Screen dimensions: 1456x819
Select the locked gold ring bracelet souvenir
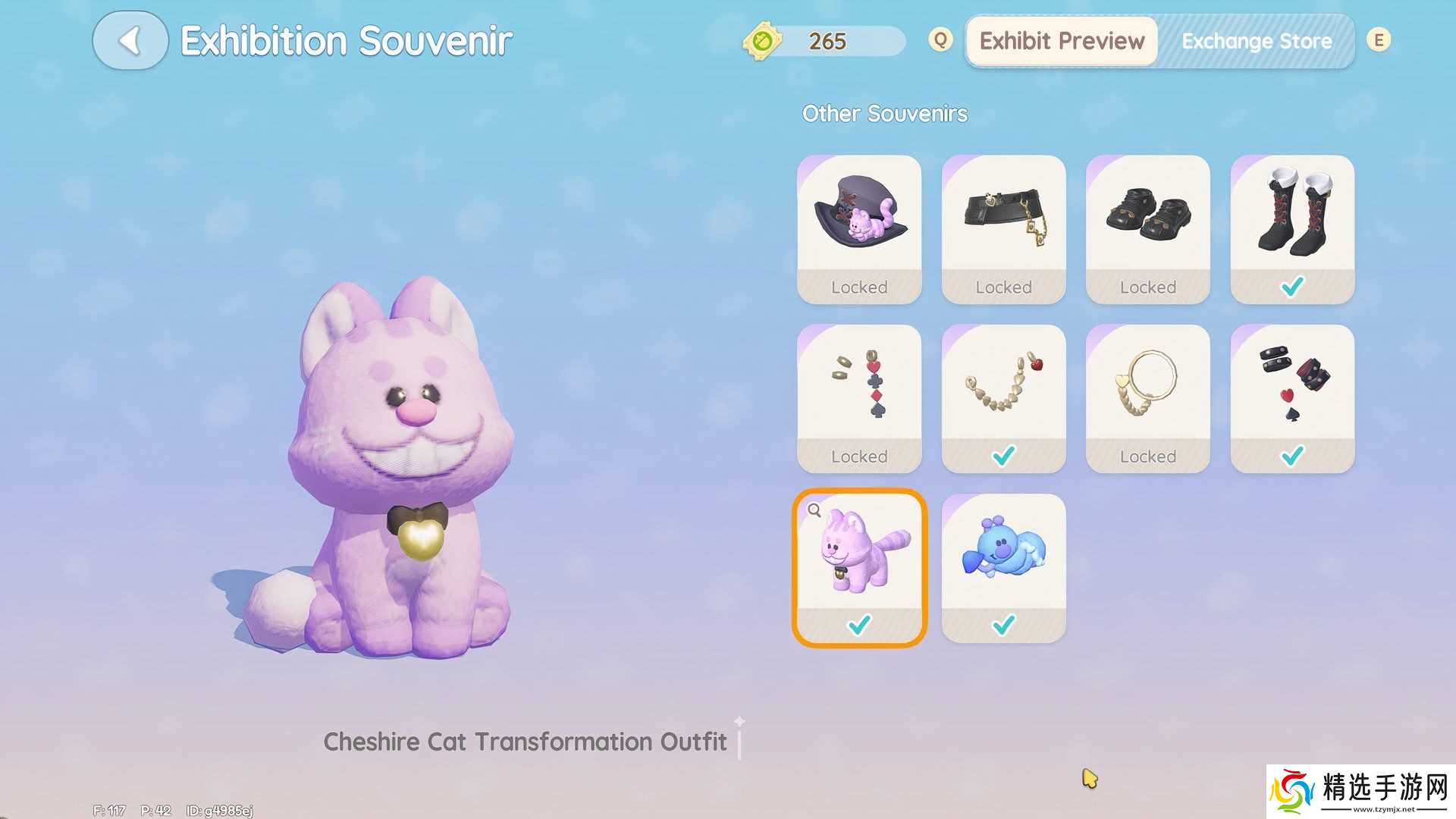point(1147,398)
